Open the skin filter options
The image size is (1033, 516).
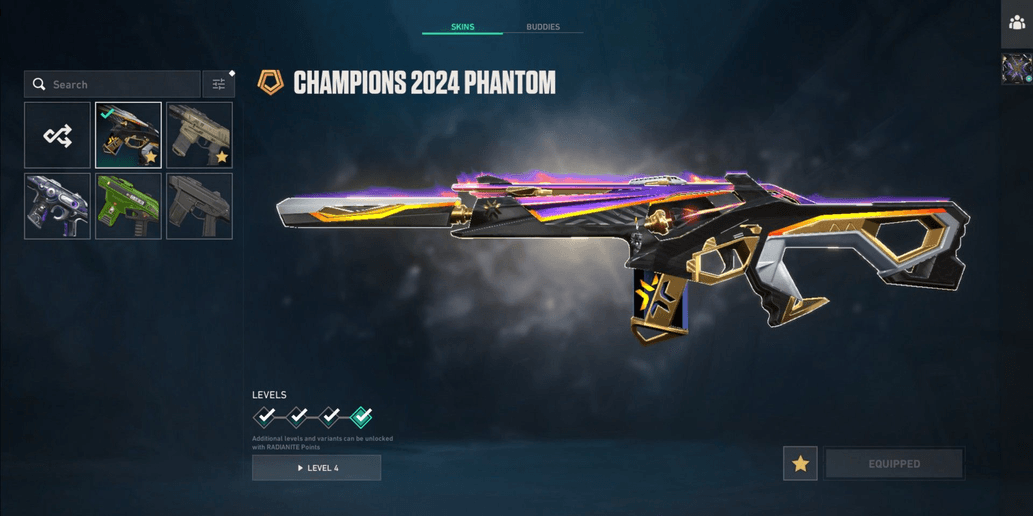pos(218,85)
